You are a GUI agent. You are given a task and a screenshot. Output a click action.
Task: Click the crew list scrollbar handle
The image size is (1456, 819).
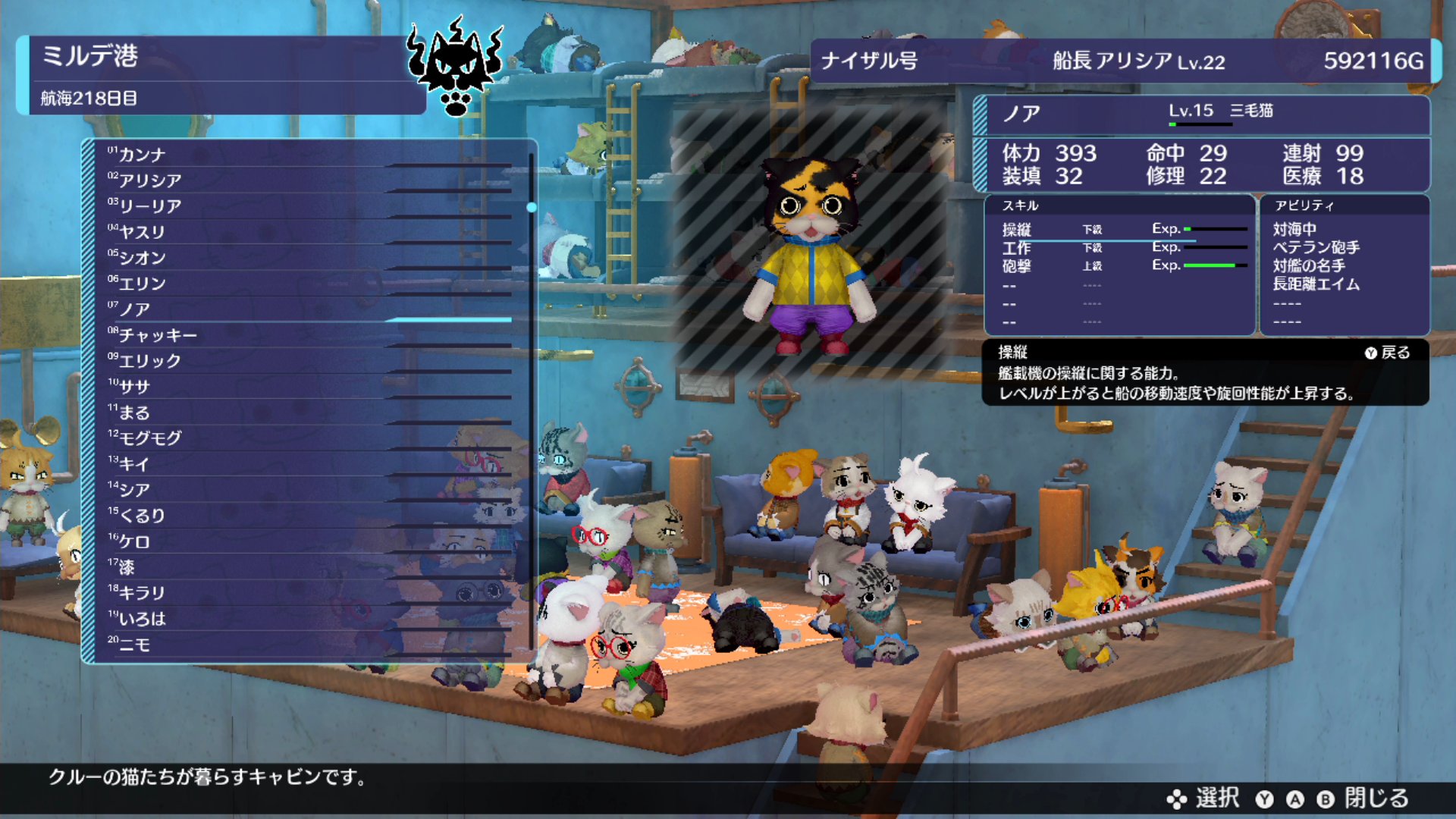click(532, 207)
